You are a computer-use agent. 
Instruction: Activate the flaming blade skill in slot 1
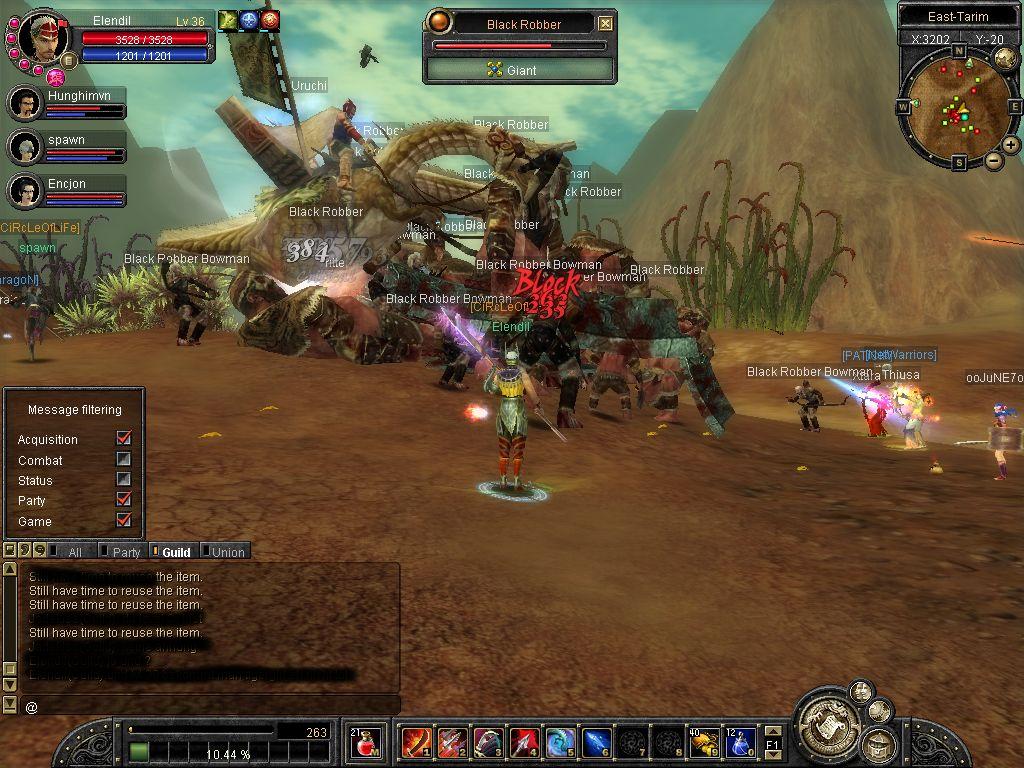416,744
